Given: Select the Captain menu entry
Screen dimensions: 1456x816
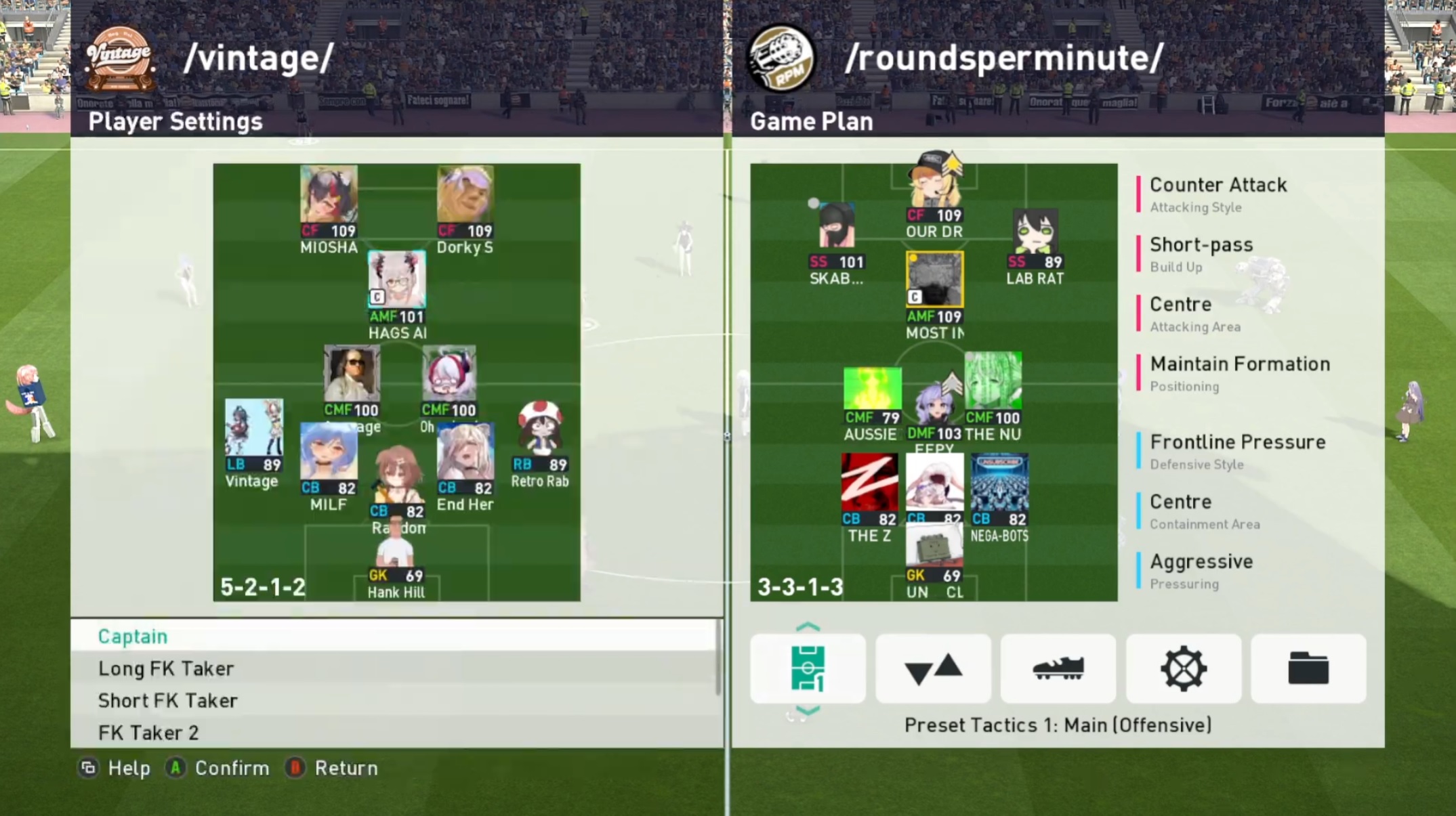Looking at the screenshot, I should (x=133, y=636).
